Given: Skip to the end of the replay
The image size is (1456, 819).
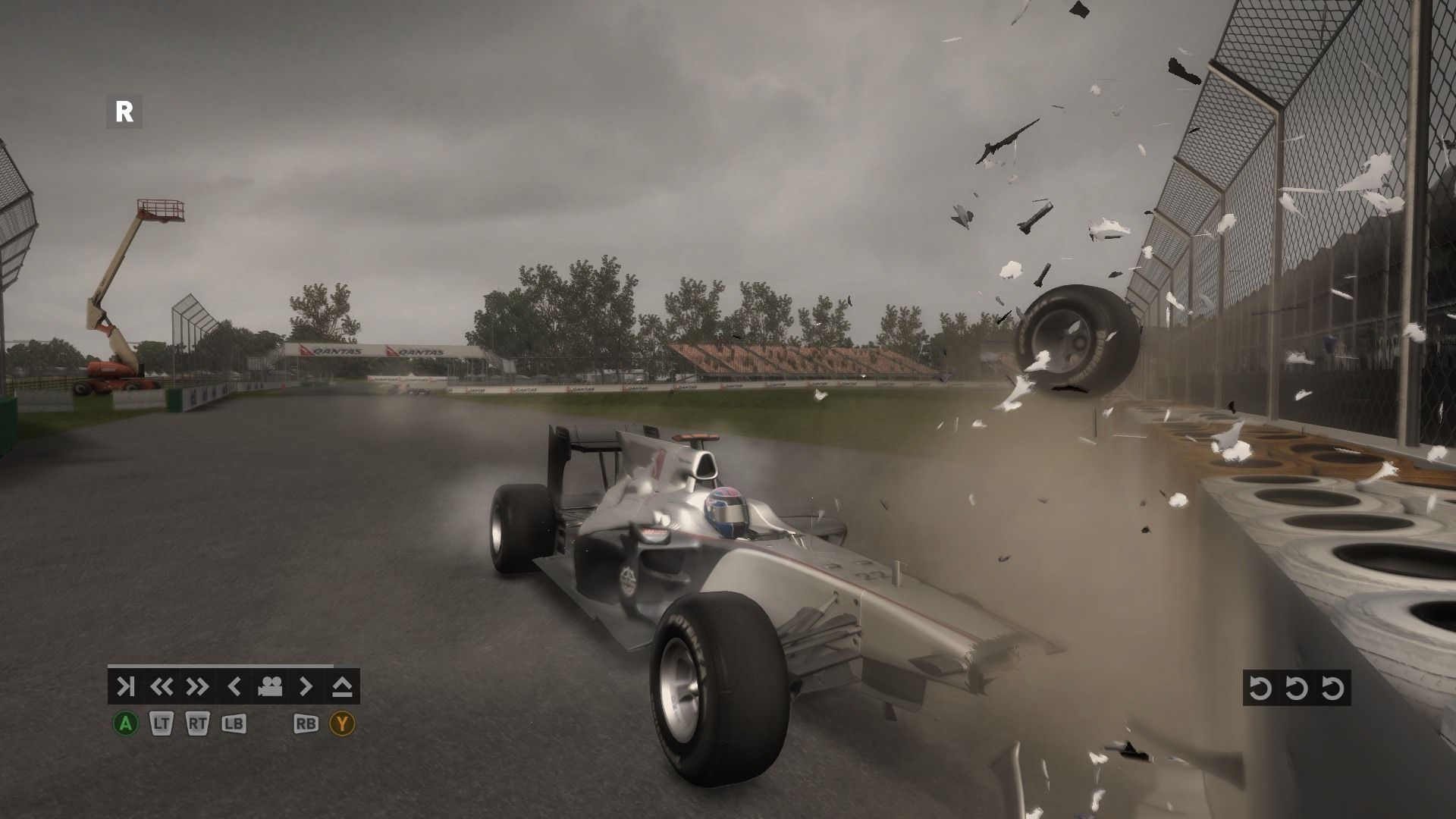Looking at the screenshot, I should (x=125, y=687).
